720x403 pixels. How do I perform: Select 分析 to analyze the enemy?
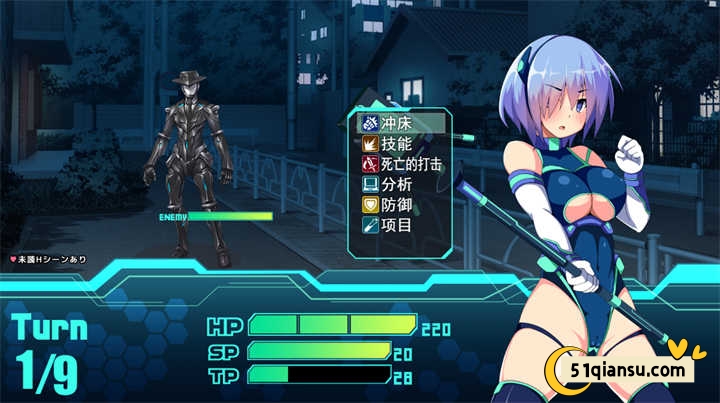[397, 184]
